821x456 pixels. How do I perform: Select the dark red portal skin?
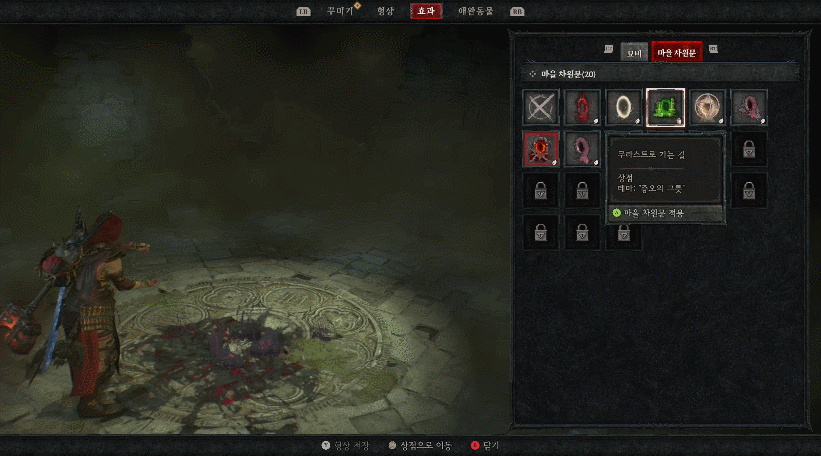coord(582,107)
